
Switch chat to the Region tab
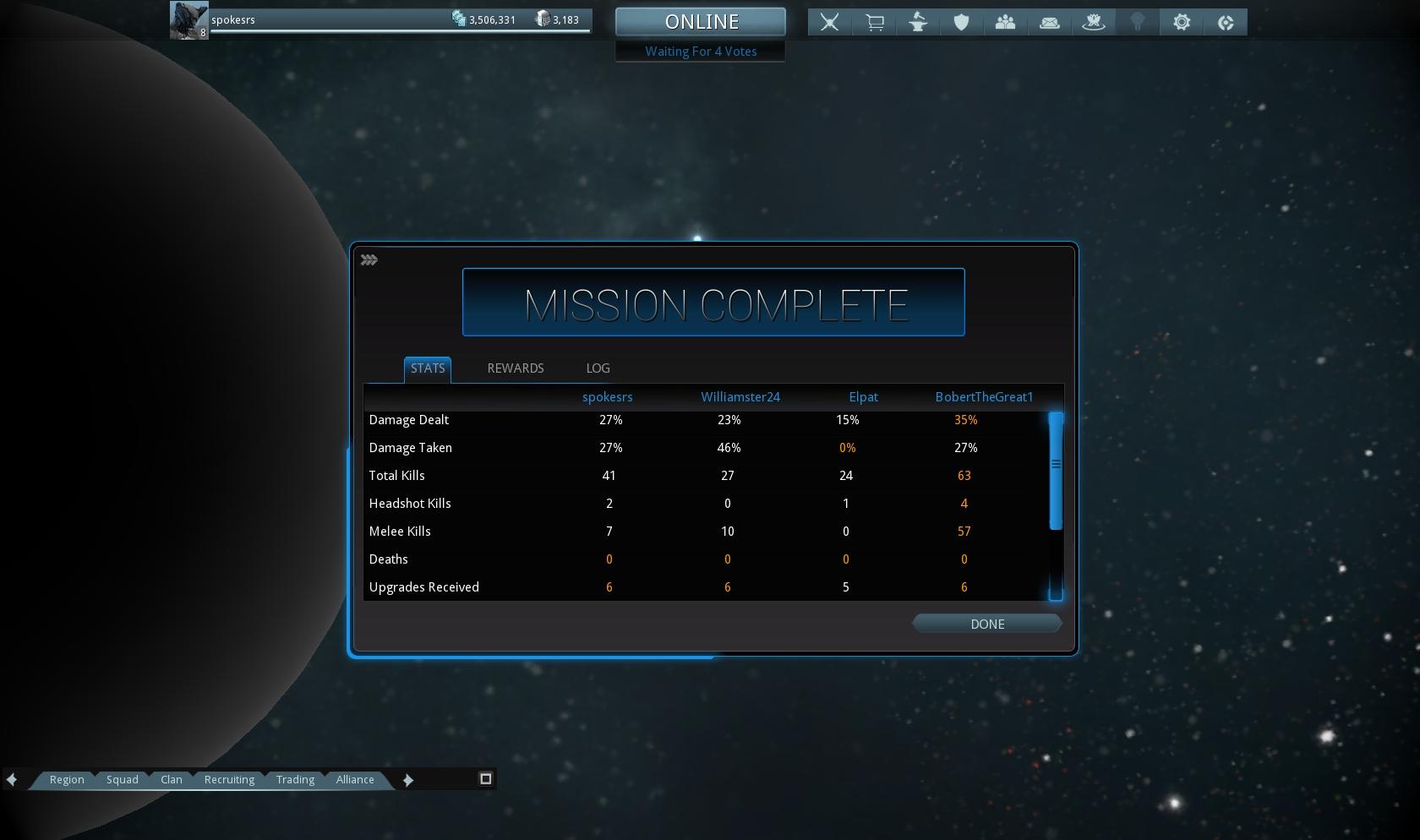tap(67, 780)
